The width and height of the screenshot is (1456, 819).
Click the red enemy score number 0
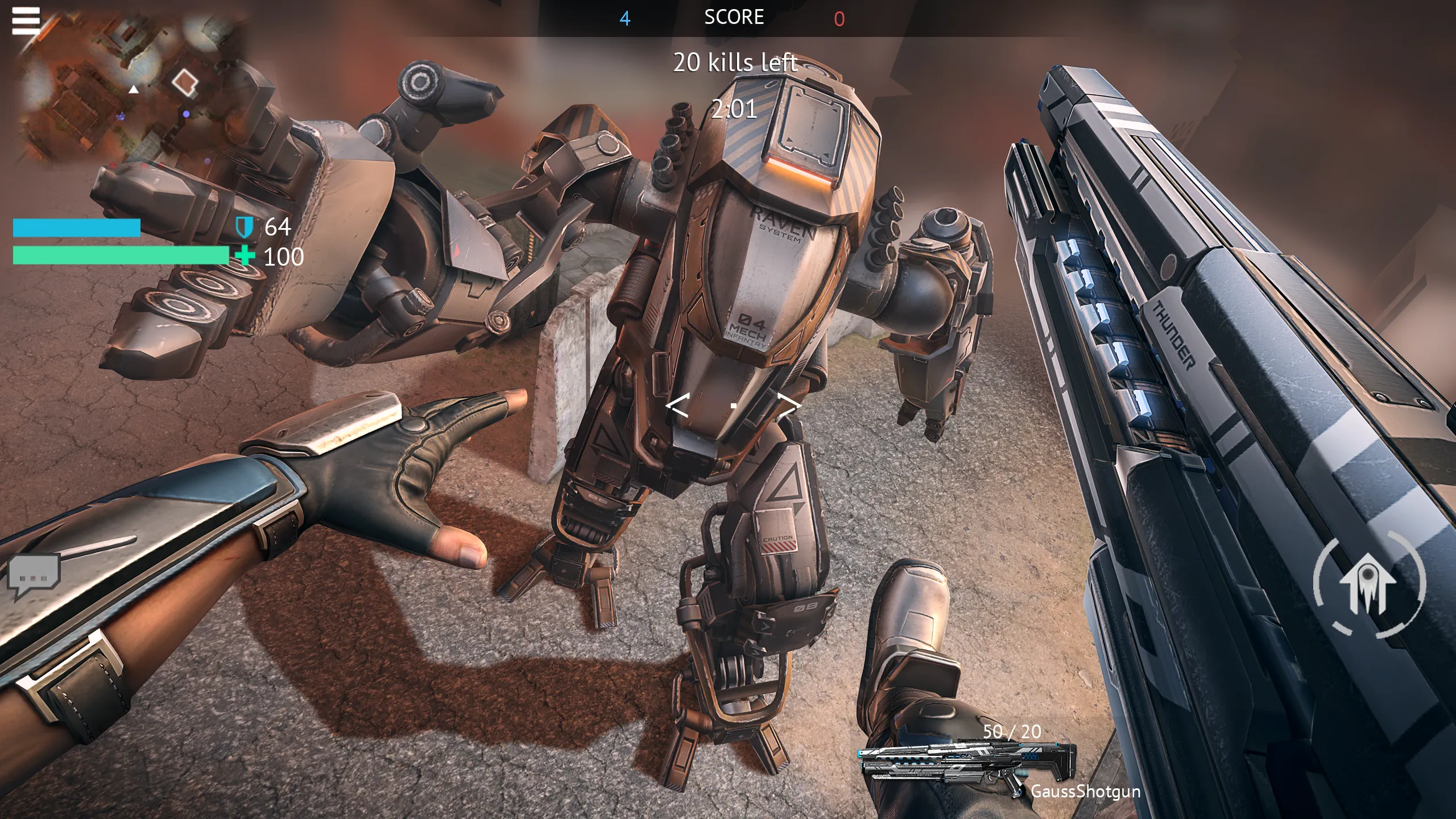(x=839, y=18)
